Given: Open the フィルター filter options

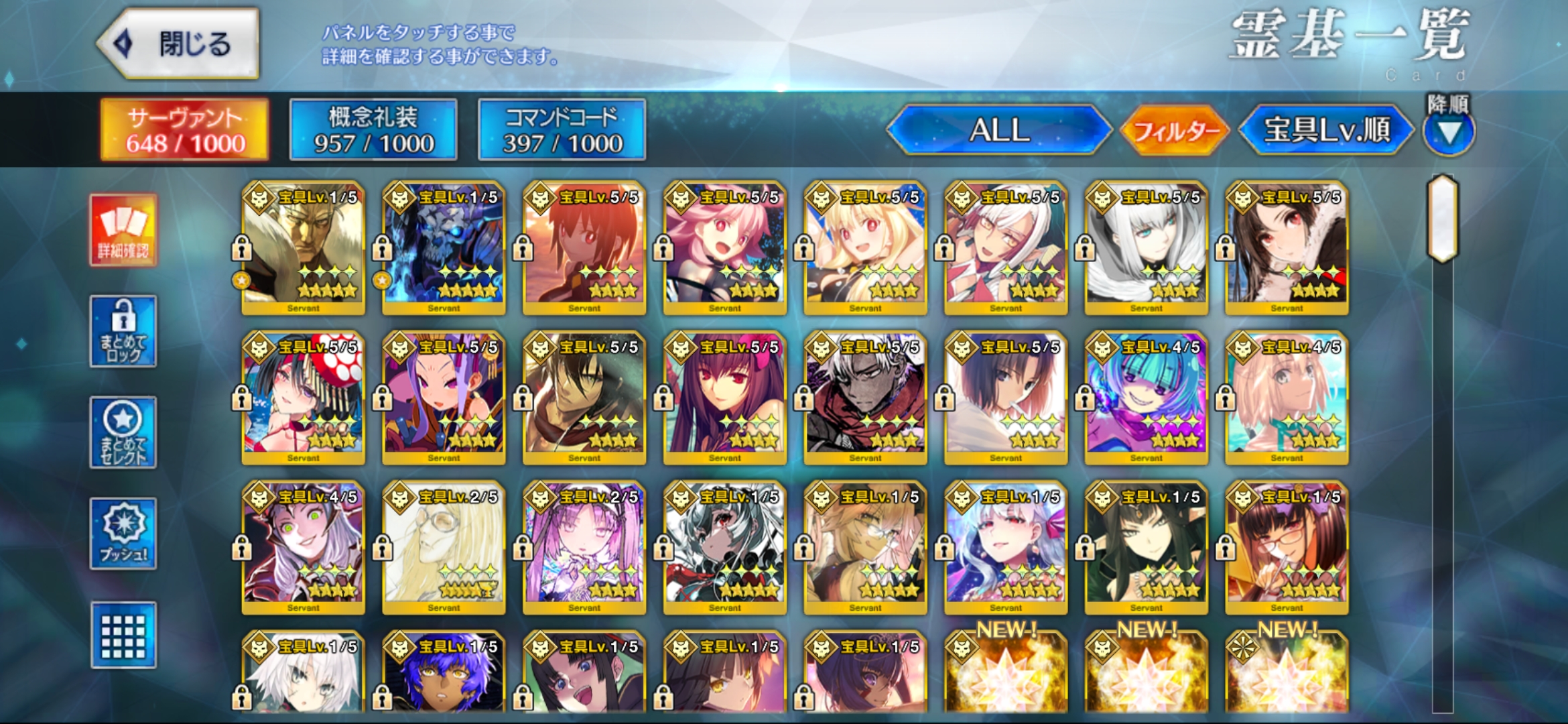Looking at the screenshot, I should pos(1176,130).
